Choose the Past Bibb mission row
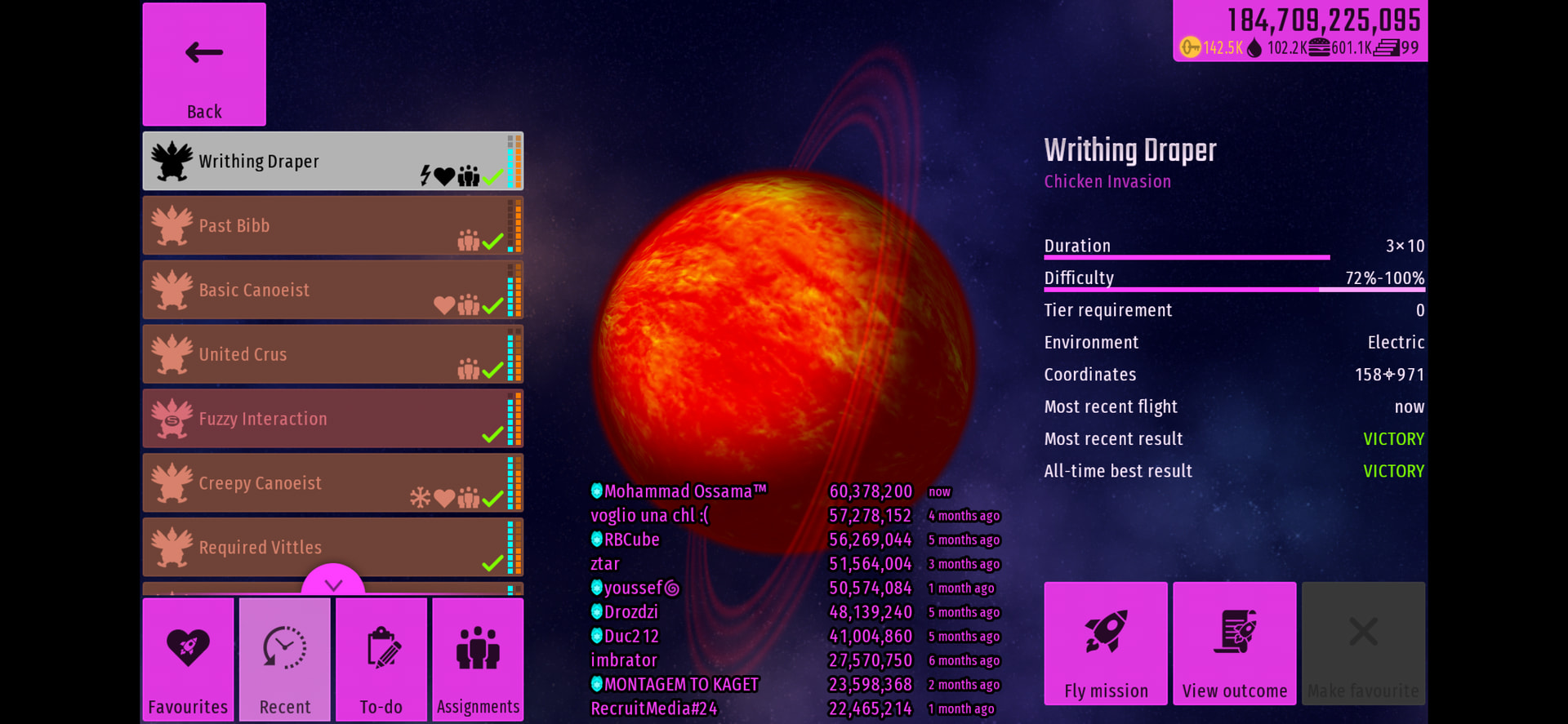Image resolution: width=1568 pixels, height=724 pixels. click(332, 226)
